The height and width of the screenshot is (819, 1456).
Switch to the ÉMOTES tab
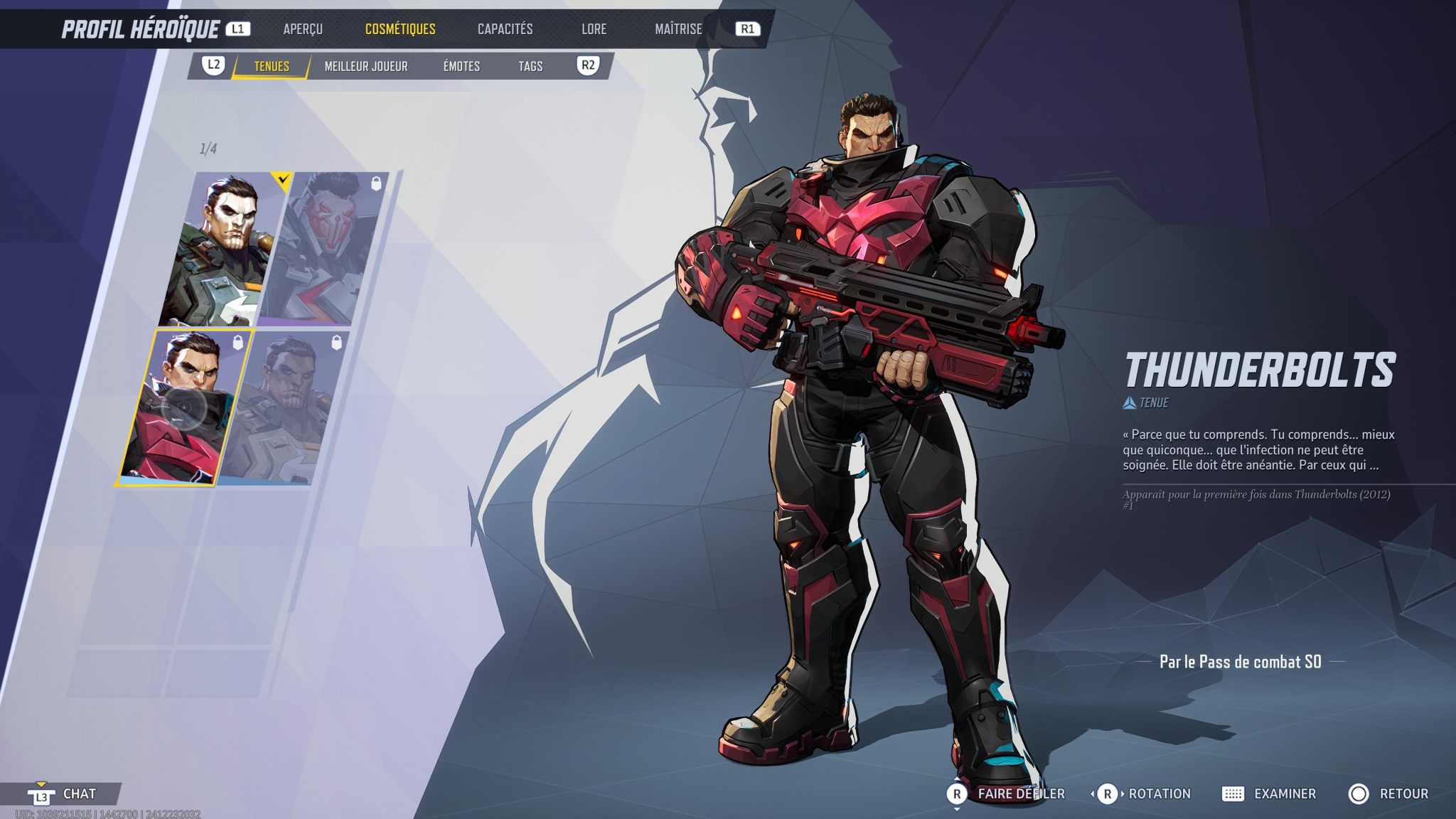462,66
